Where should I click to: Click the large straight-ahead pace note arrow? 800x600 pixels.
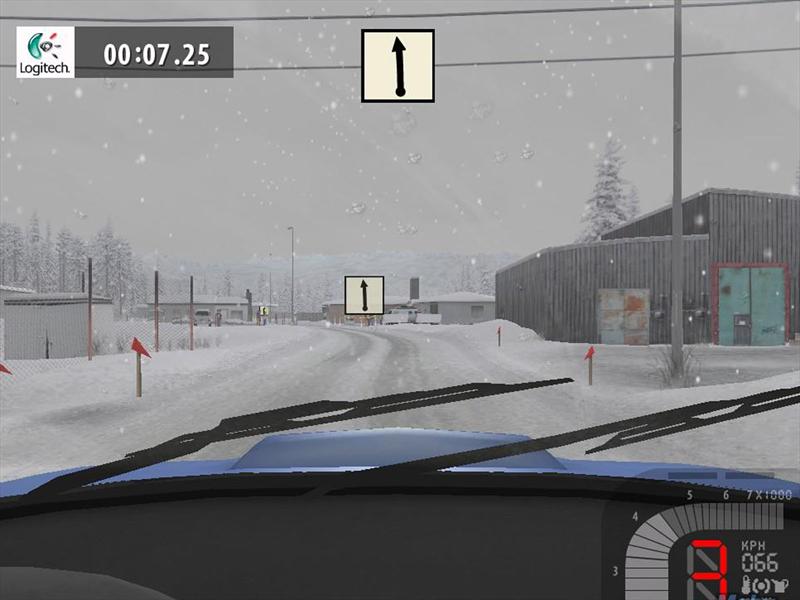pos(398,66)
